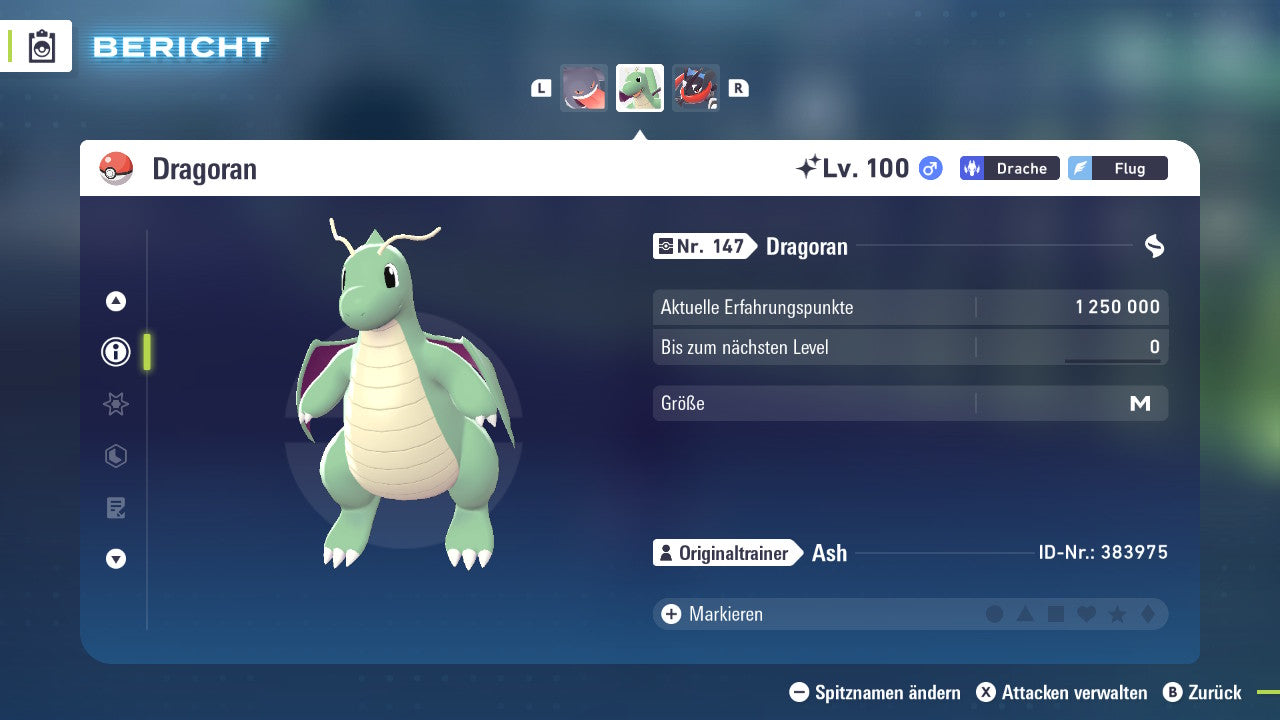Click the up arrow page selector

(x=116, y=301)
